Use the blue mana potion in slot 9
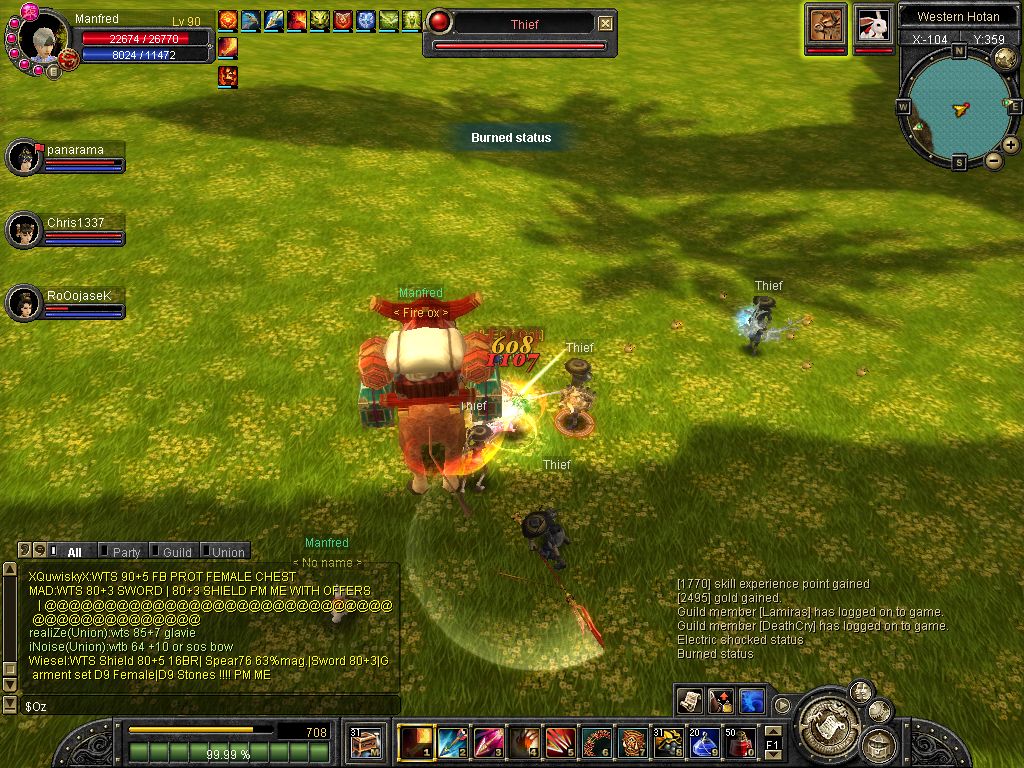 click(x=704, y=743)
